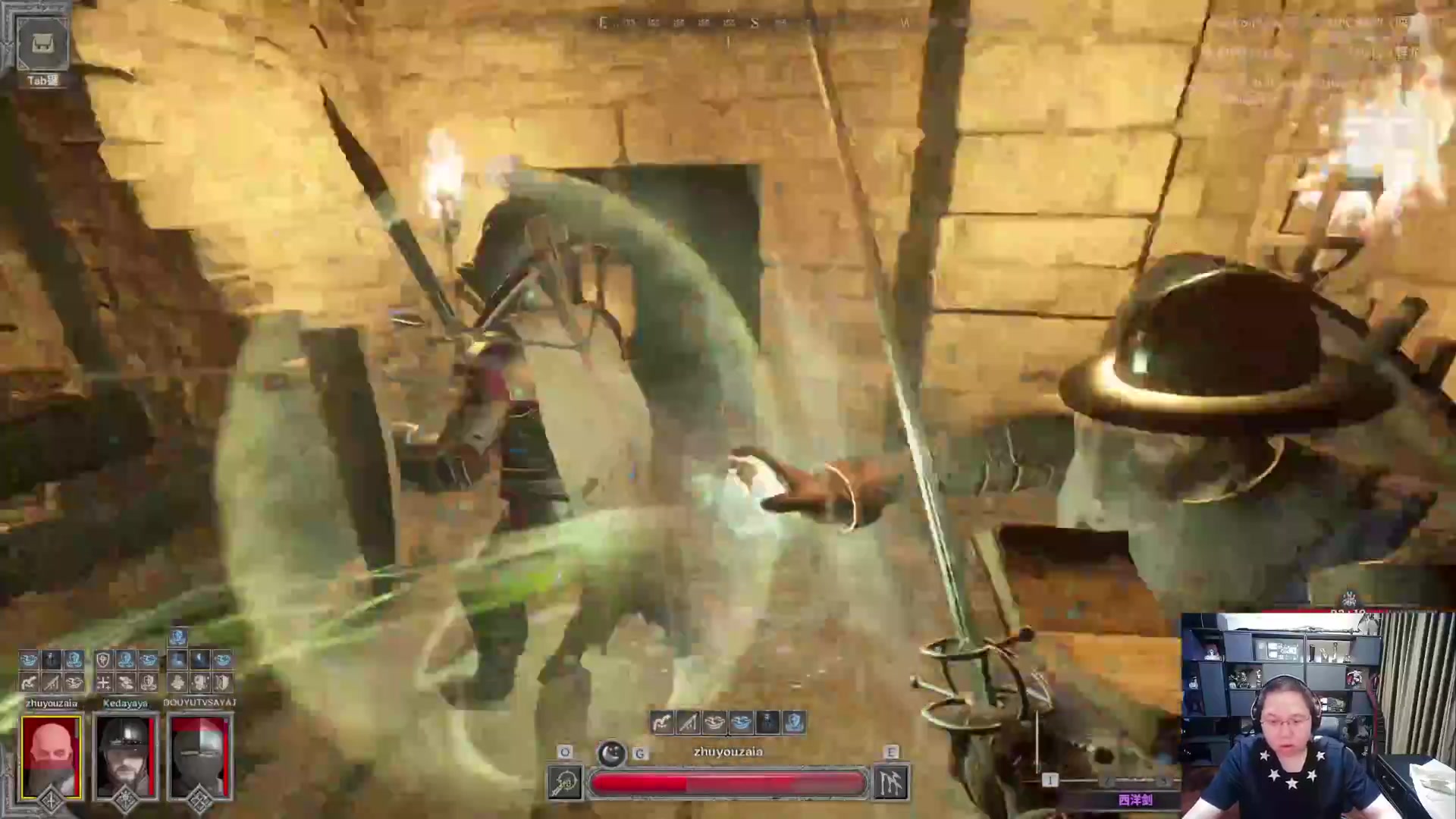1456x819 pixels.
Task: Click the blue shield buff icon above health bar
Action: [794, 723]
